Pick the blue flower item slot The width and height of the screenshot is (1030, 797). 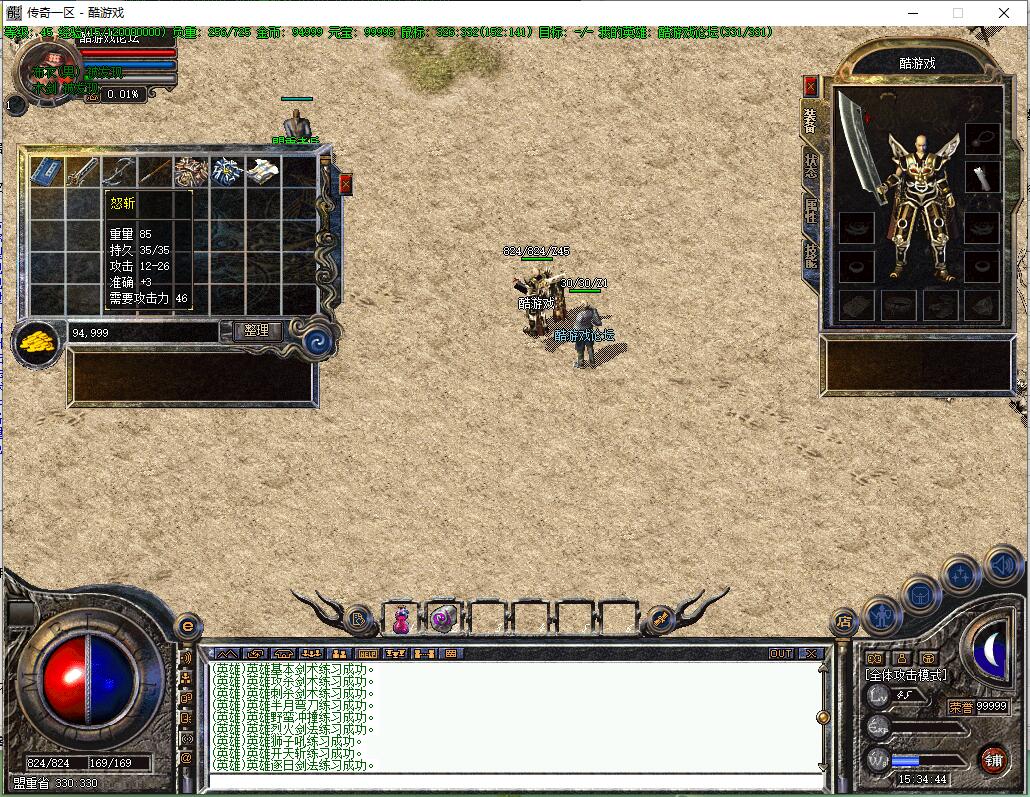(x=226, y=171)
